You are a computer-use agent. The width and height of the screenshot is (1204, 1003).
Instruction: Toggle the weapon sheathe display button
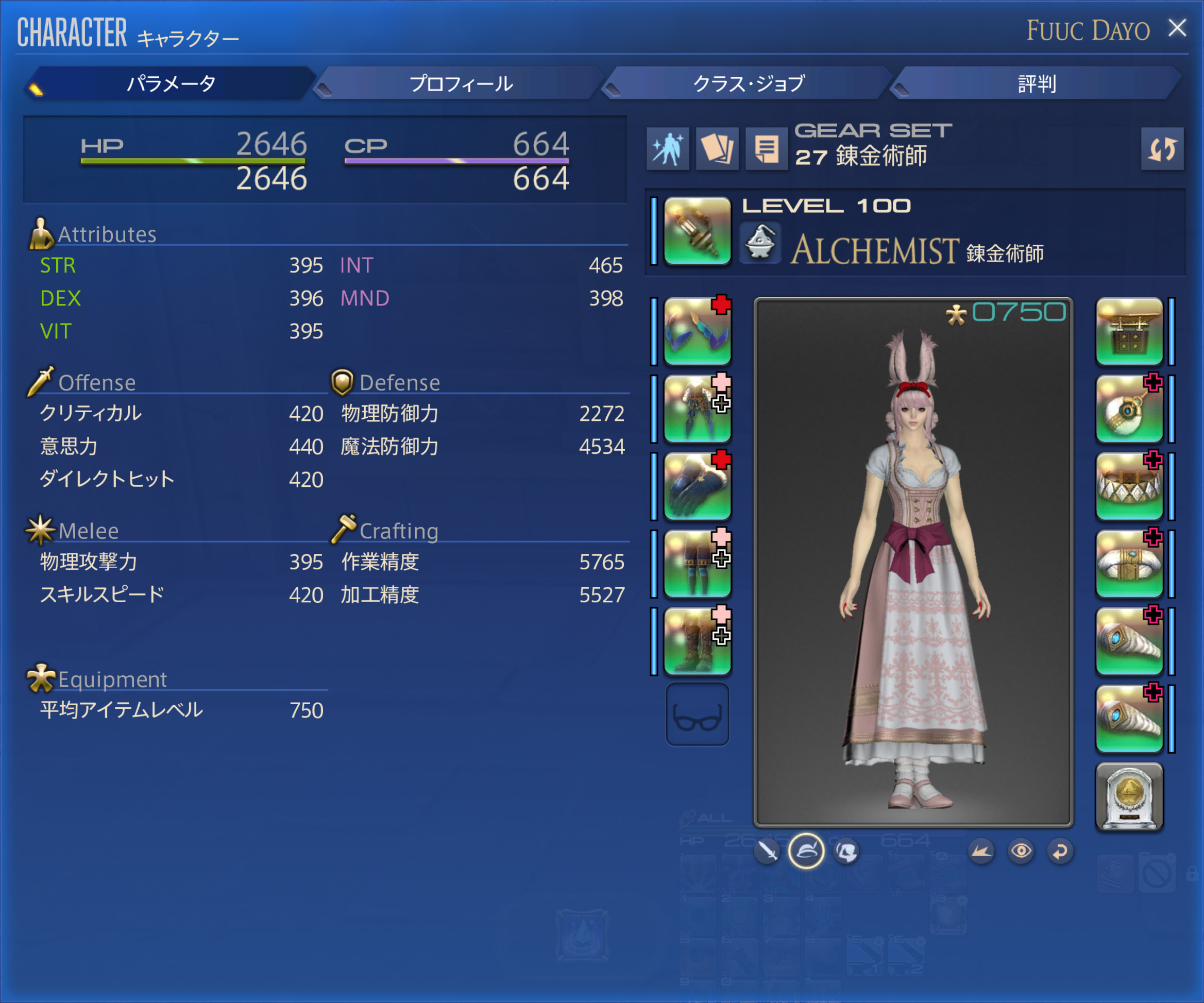pyautogui.click(x=767, y=851)
